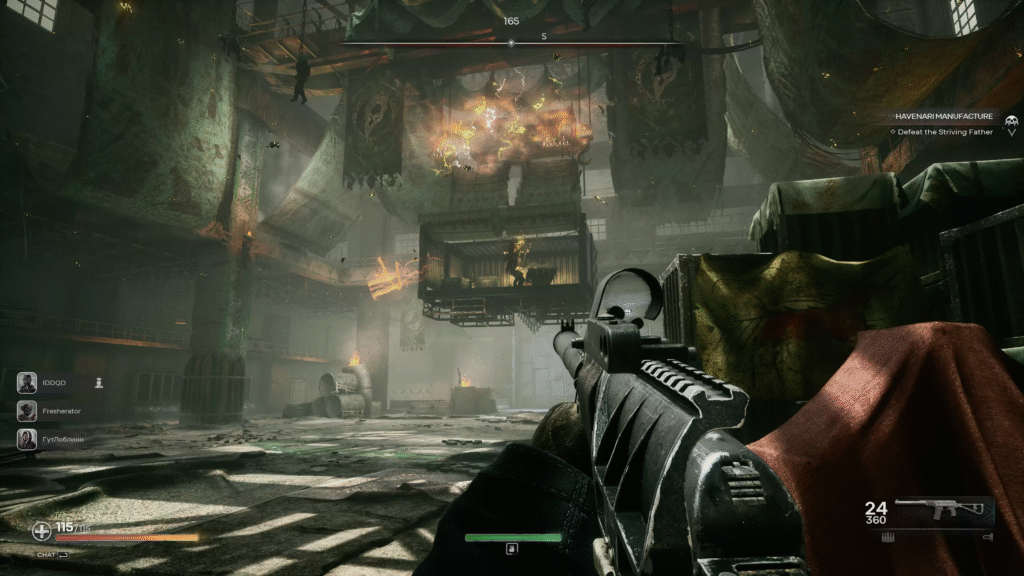Click the medical cross icon beside health
The height and width of the screenshot is (576, 1024).
point(42,531)
